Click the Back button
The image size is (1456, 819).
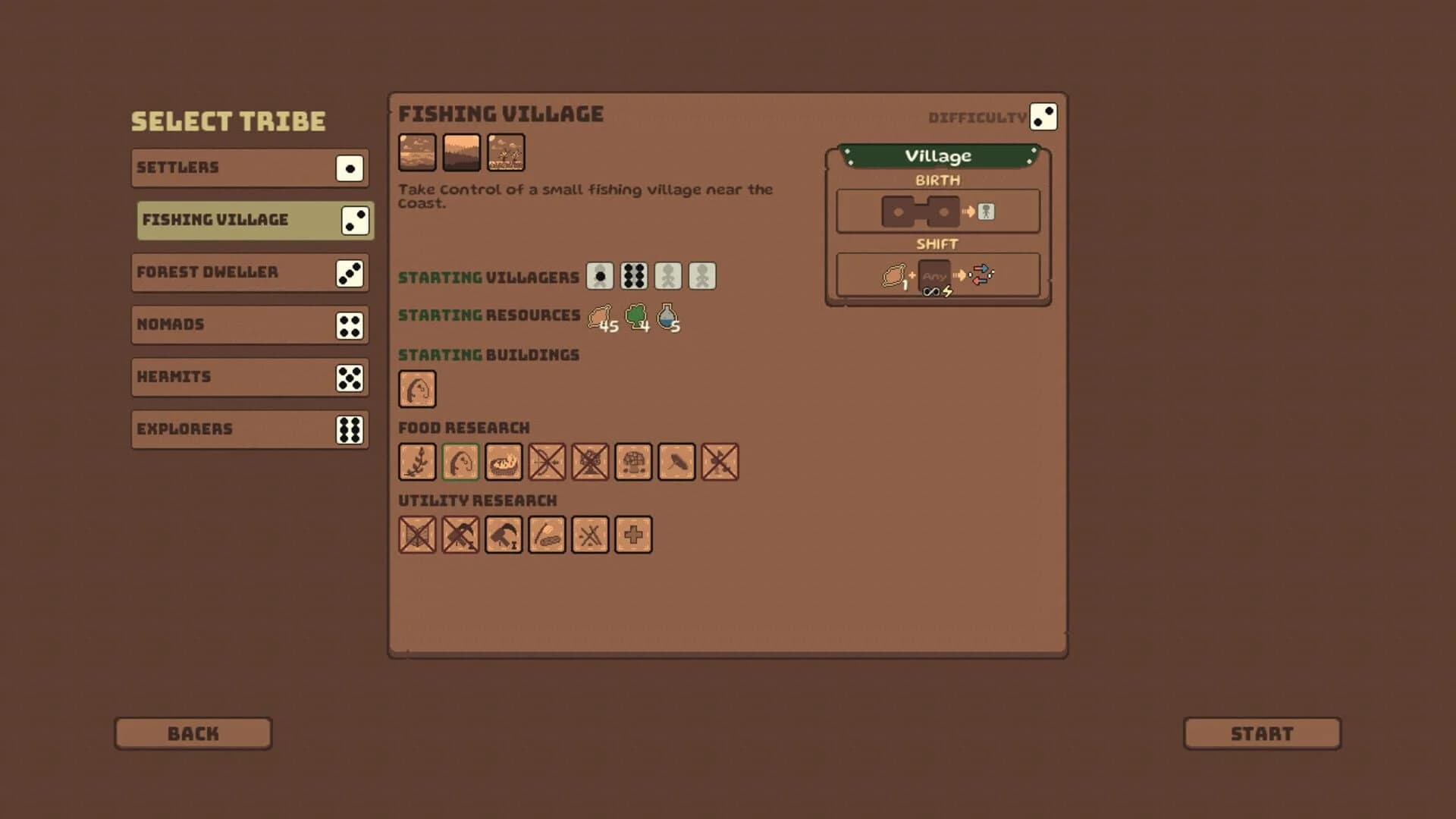193,733
